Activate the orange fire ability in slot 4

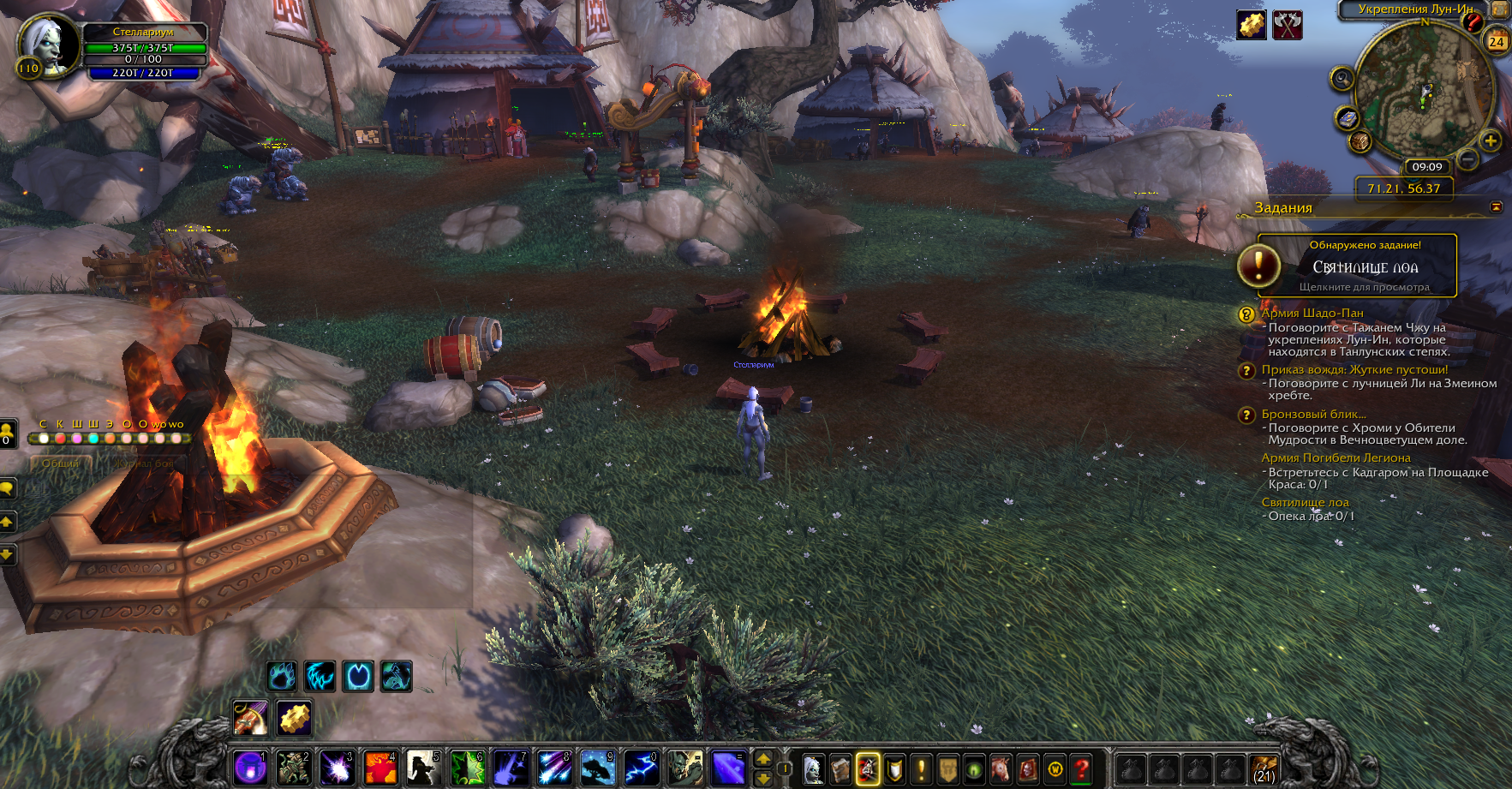point(380,768)
